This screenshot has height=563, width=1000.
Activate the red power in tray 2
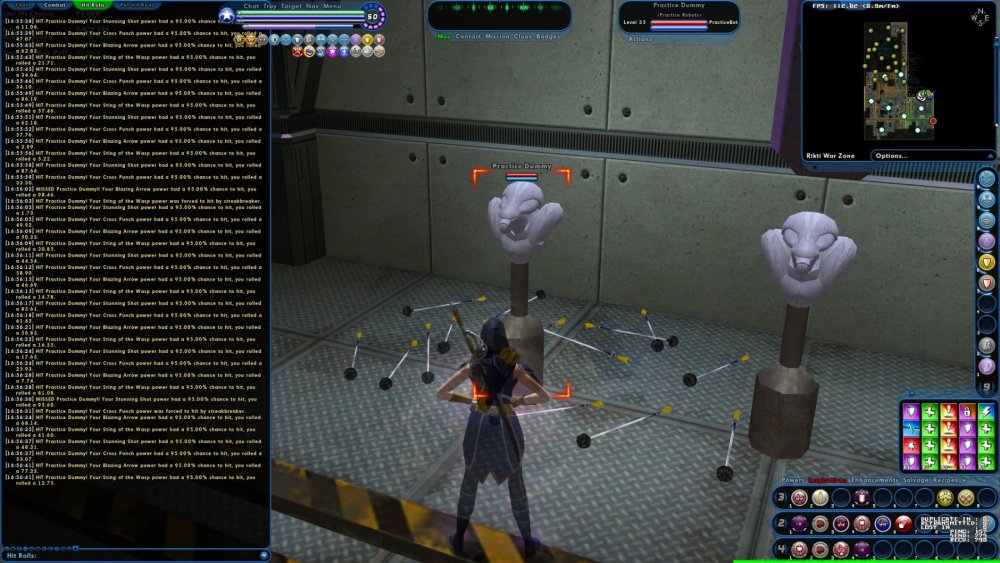point(903,523)
